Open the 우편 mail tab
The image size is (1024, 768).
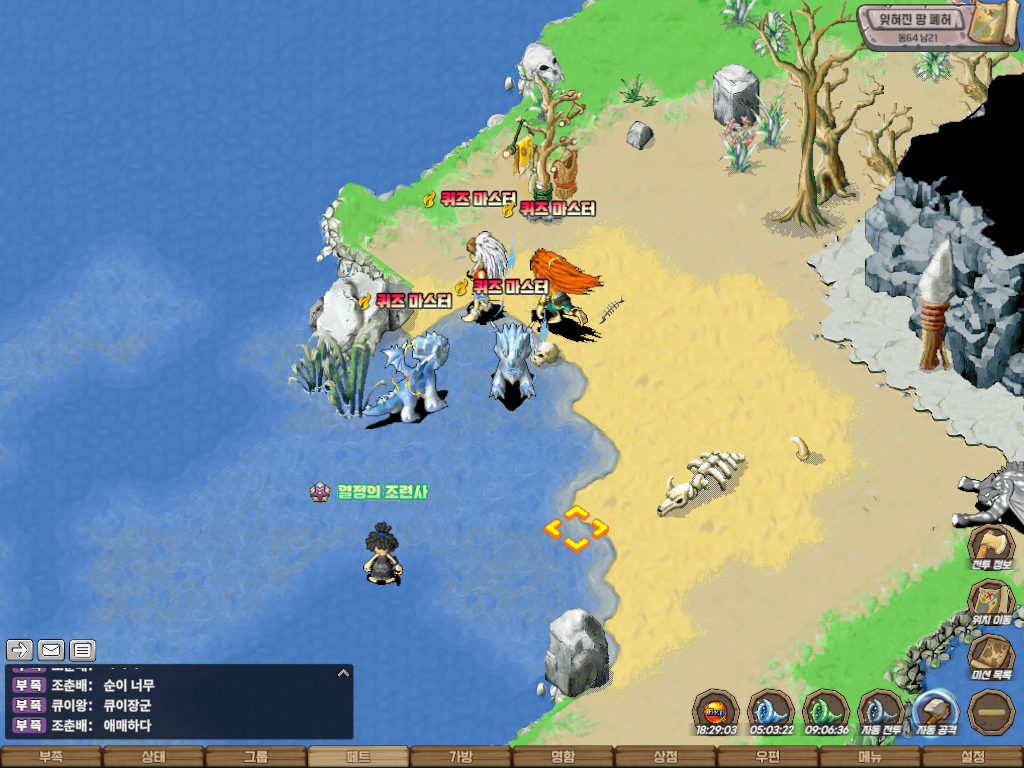point(767,757)
